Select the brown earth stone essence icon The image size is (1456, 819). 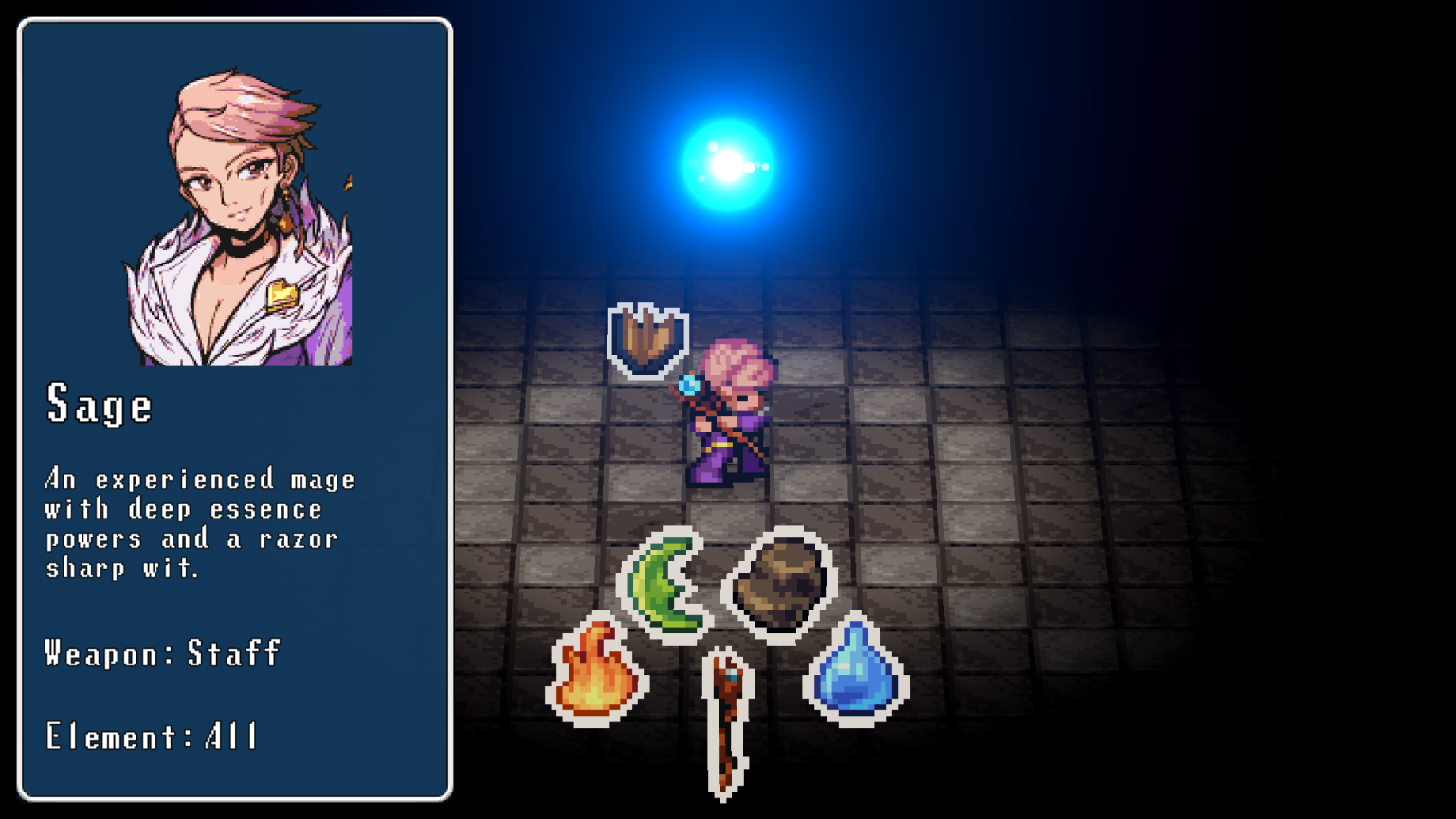[779, 583]
